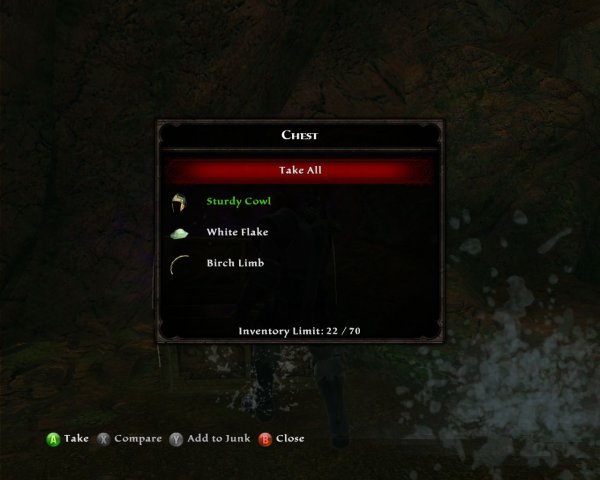Take the Birch Limb from the list

pyautogui.click(x=235, y=263)
